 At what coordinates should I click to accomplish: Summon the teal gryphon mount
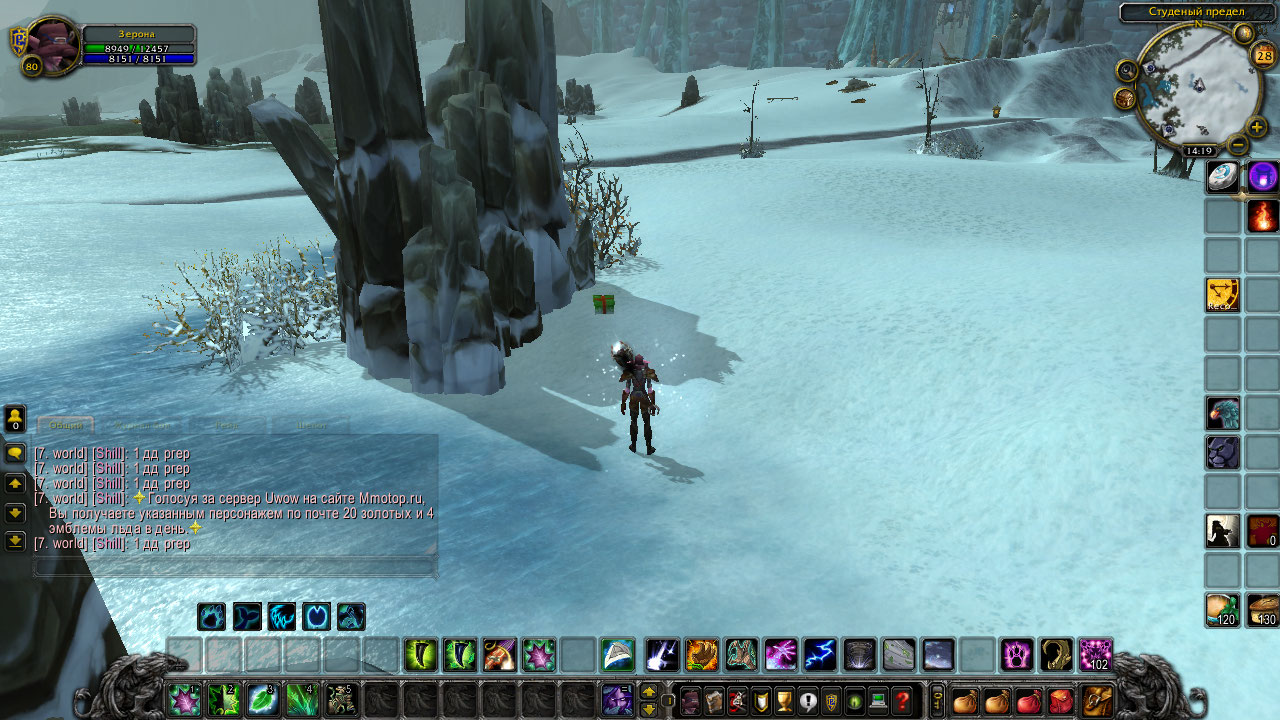[1222, 412]
